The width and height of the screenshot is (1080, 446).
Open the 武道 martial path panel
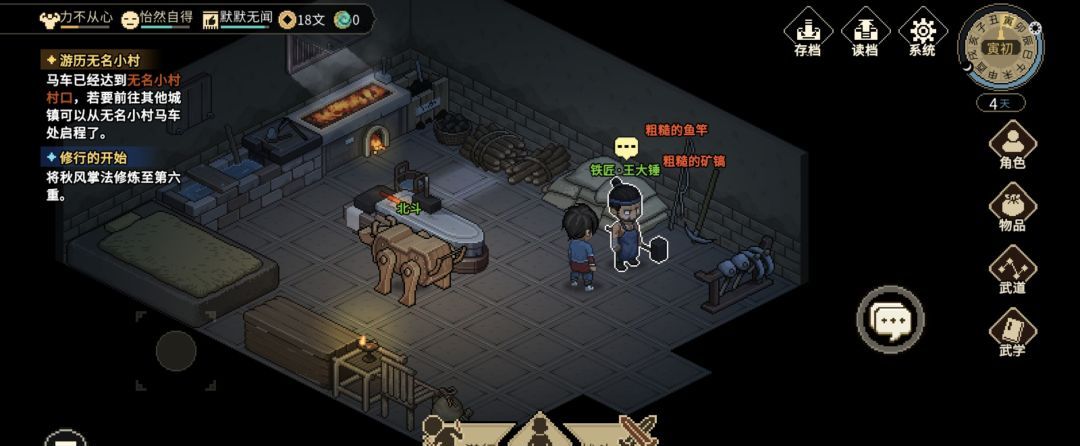[1012, 271]
